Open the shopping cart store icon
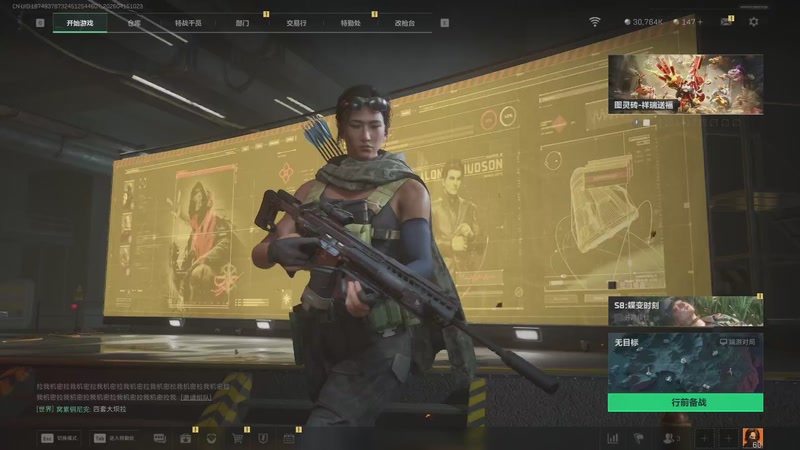This screenshot has width=800, height=450. click(x=238, y=438)
